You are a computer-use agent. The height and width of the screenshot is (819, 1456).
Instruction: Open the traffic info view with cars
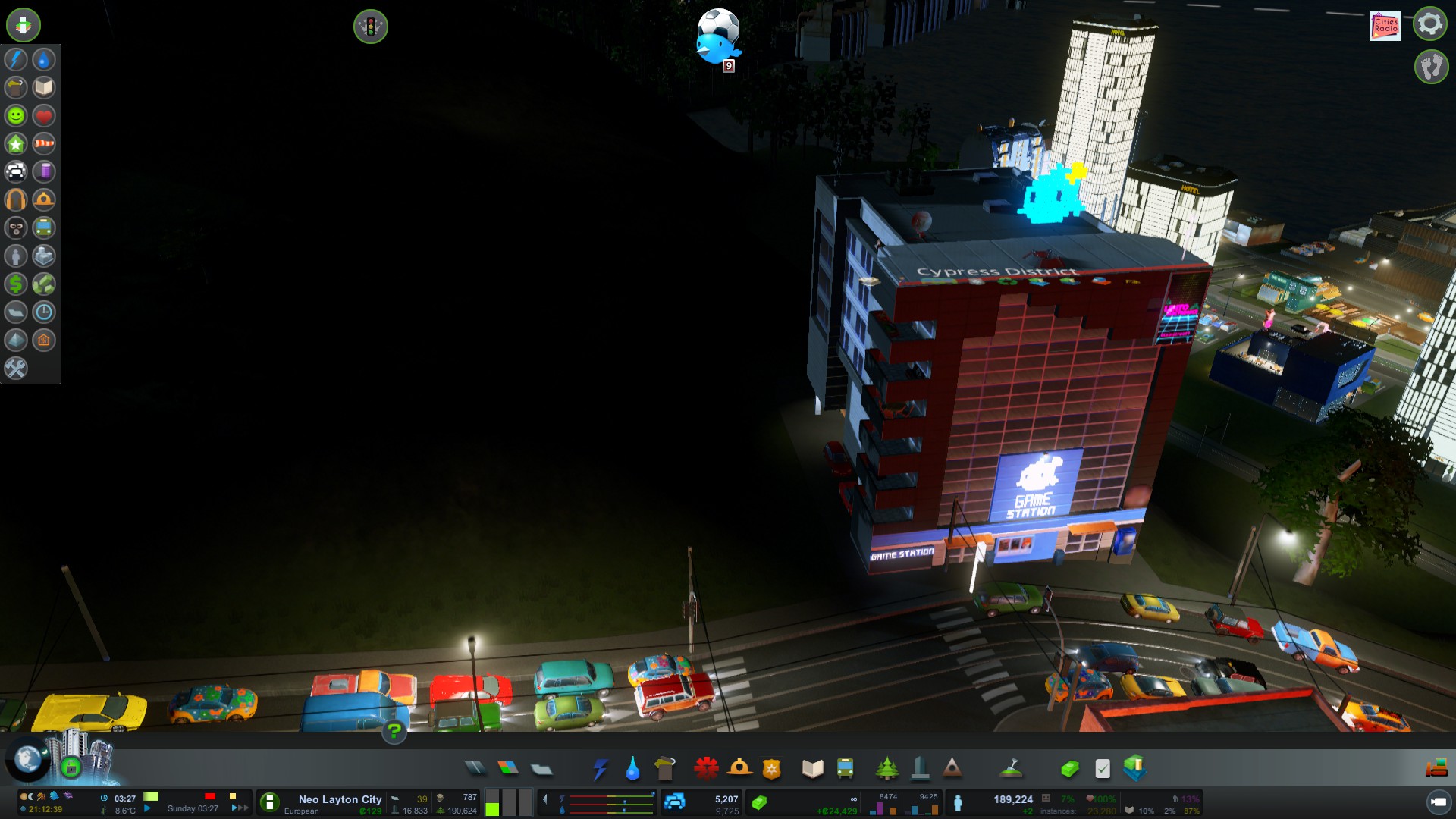pos(16,171)
